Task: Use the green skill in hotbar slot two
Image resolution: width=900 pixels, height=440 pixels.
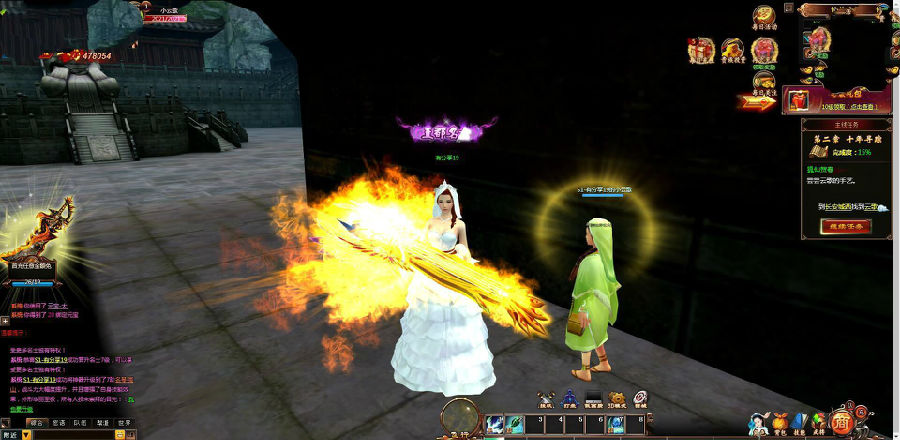Action: (x=516, y=426)
